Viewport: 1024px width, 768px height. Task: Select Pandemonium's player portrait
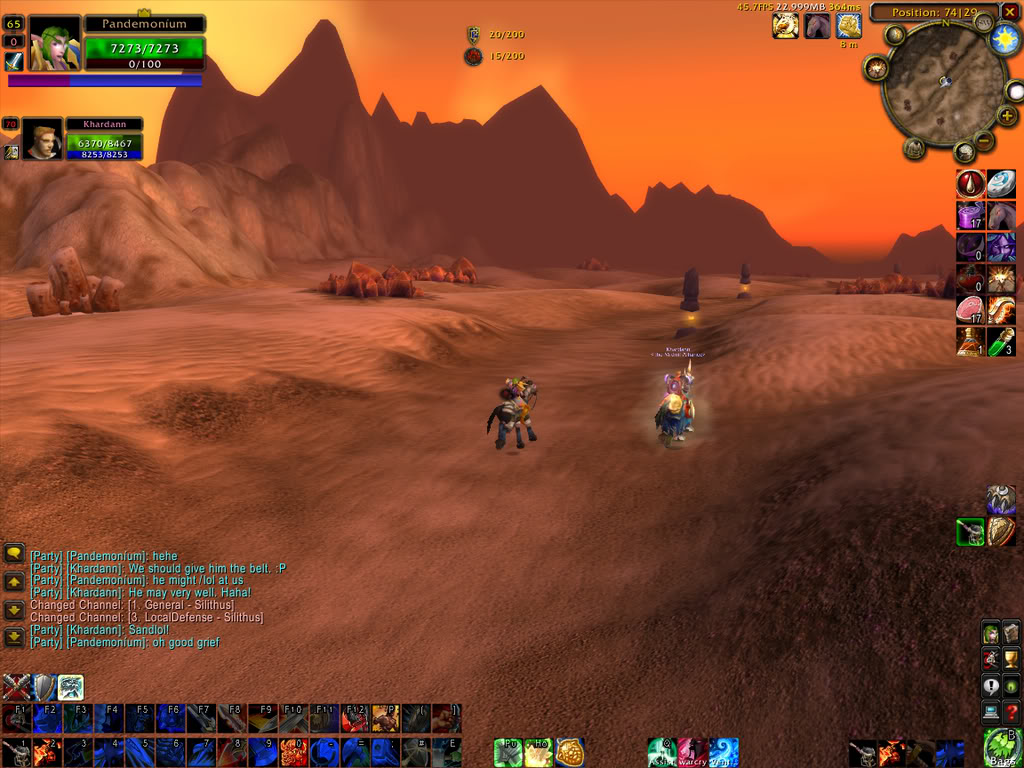(53, 43)
